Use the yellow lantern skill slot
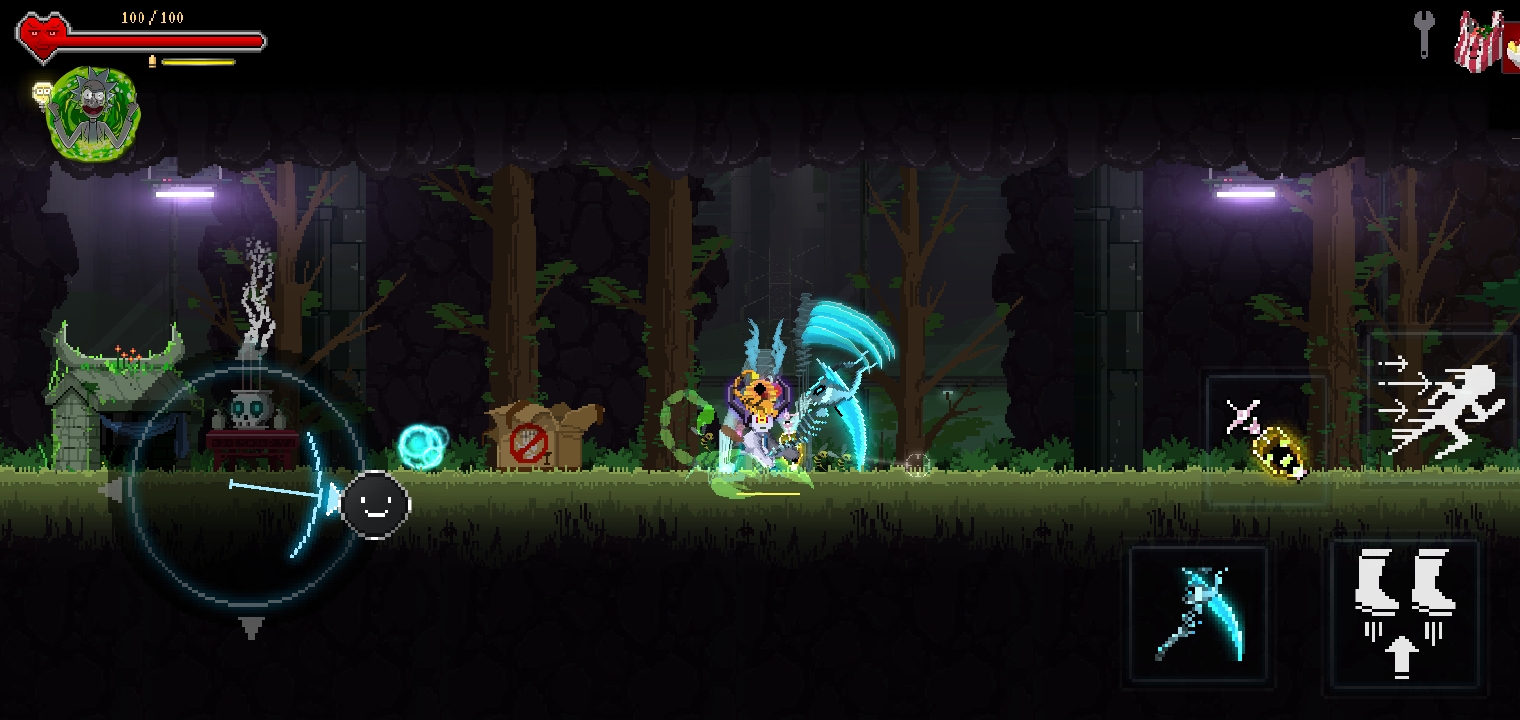Viewport: 1520px width, 720px height. pyautogui.click(x=1267, y=440)
